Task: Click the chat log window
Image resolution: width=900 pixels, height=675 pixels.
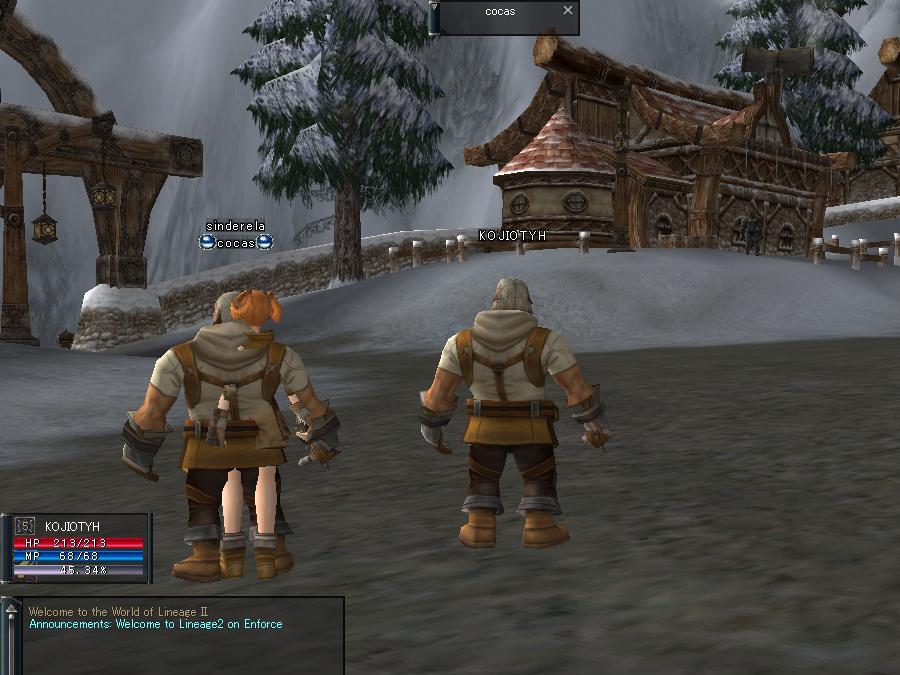Action: click(182, 636)
